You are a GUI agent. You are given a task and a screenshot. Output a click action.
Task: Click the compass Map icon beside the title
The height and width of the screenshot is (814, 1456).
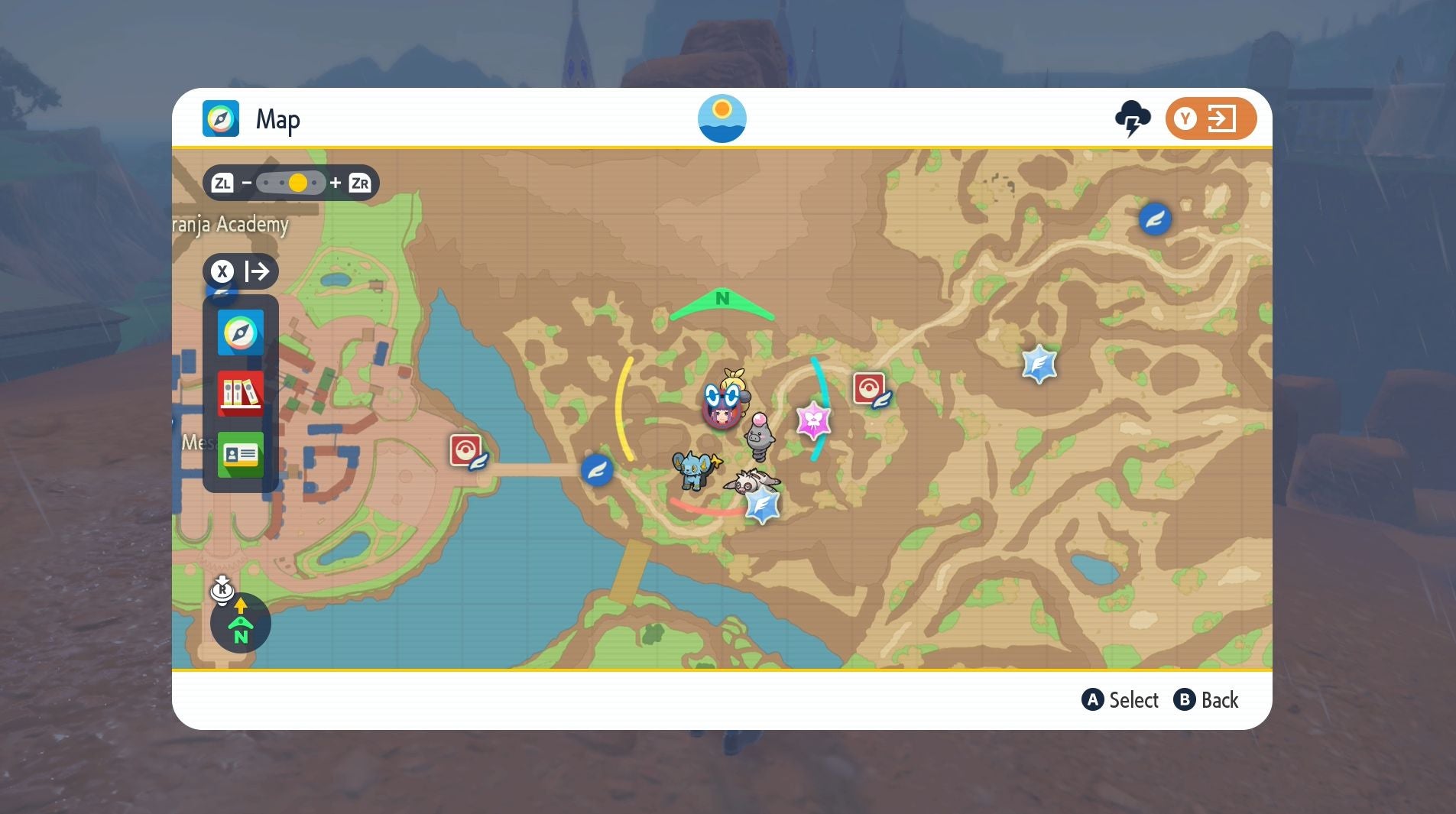pyautogui.click(x=222, y=118)
